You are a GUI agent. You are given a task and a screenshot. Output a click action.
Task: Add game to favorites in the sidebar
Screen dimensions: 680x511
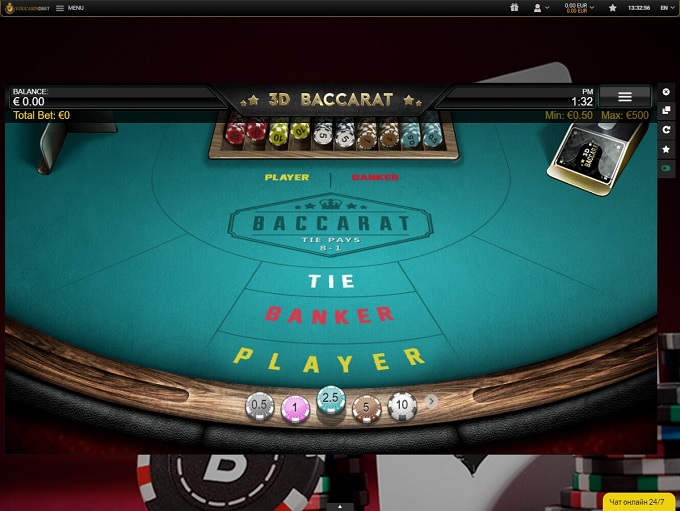click(667, 149)
